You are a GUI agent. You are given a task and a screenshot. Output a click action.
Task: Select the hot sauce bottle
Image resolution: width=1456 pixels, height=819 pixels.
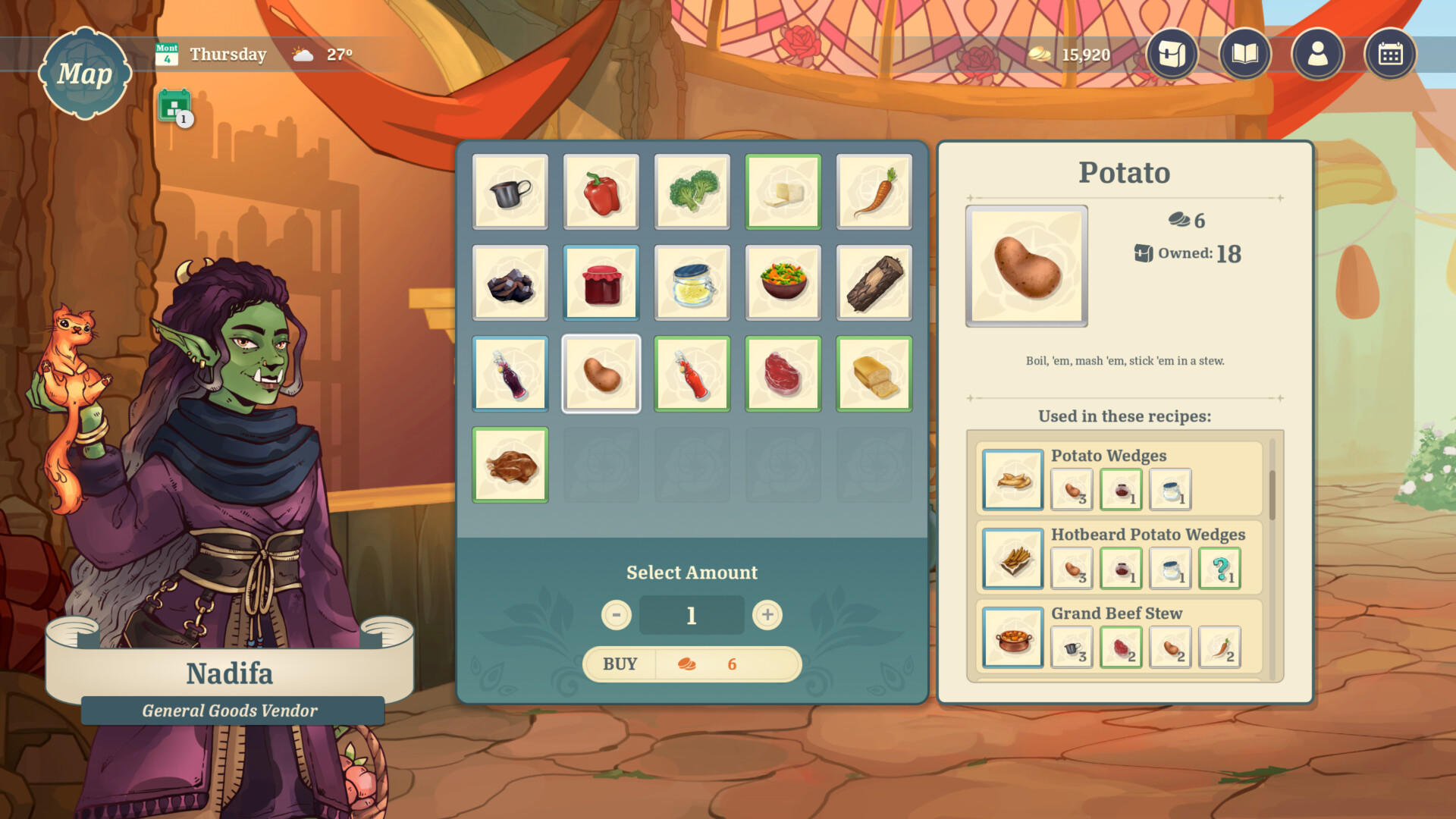tap(692, 374)
